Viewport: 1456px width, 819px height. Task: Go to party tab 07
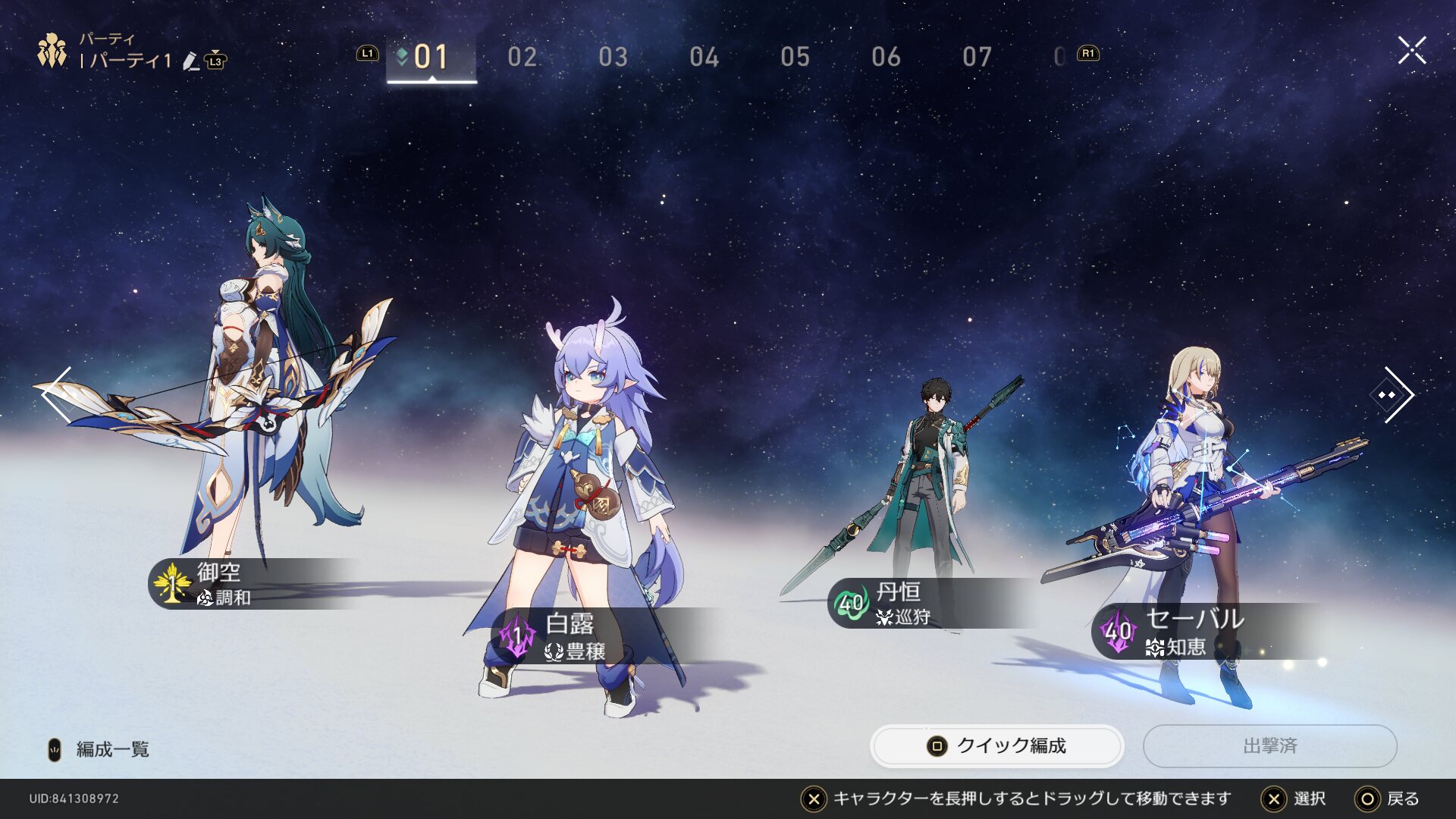pos(977,57)
